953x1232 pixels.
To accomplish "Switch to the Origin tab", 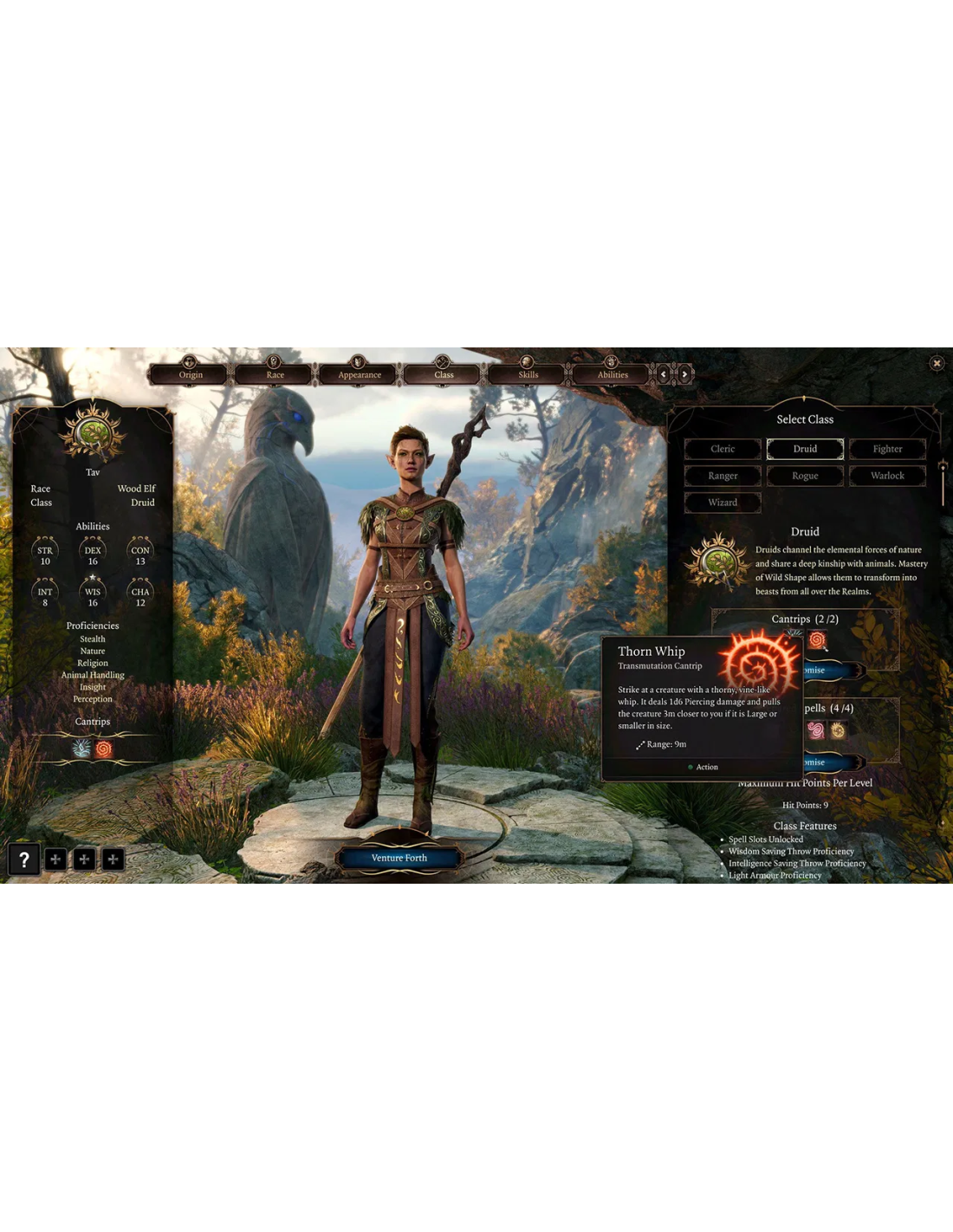I will (191, 374).
